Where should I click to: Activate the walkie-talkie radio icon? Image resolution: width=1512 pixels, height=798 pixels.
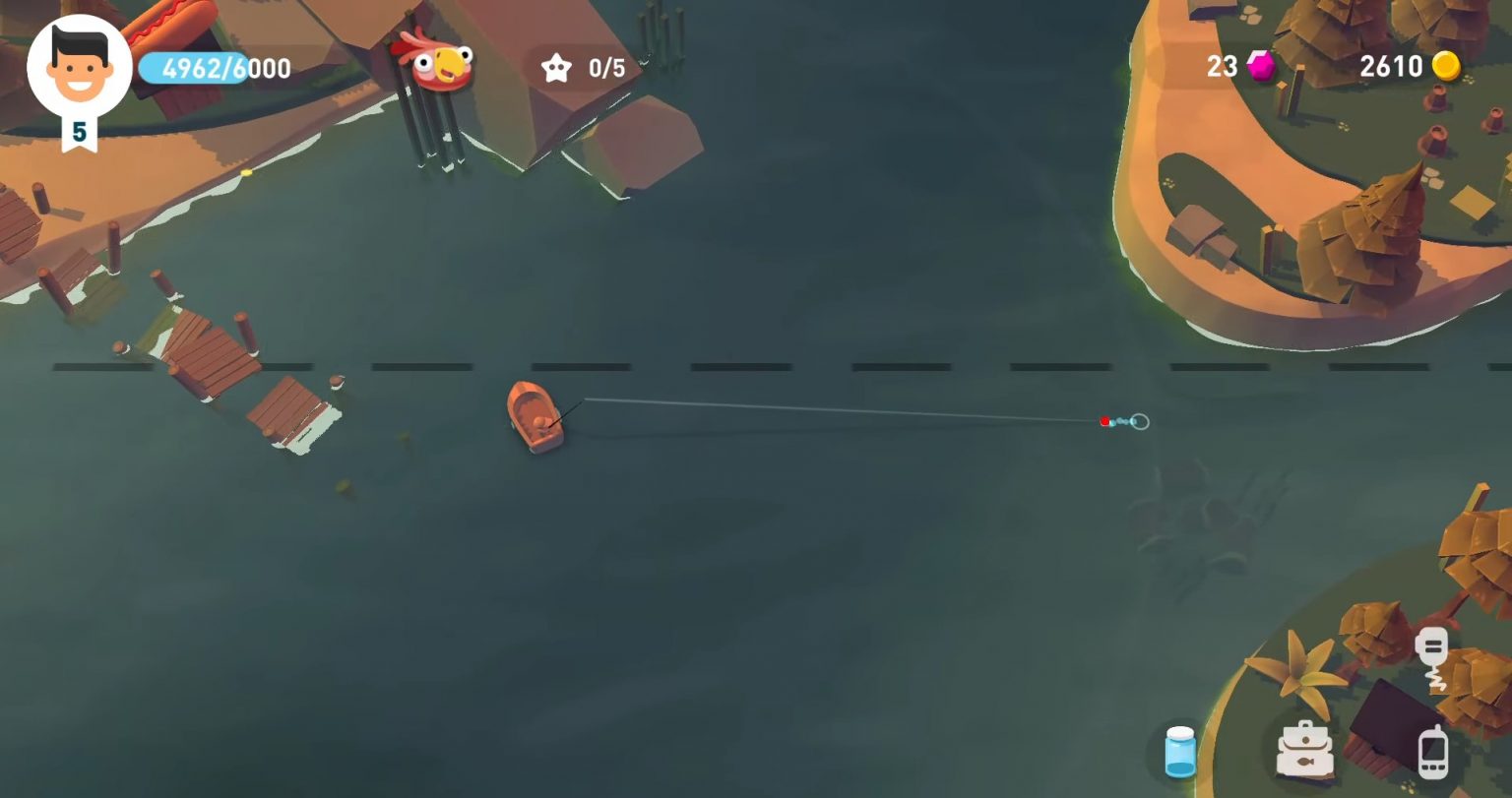tap(1432, 656)
